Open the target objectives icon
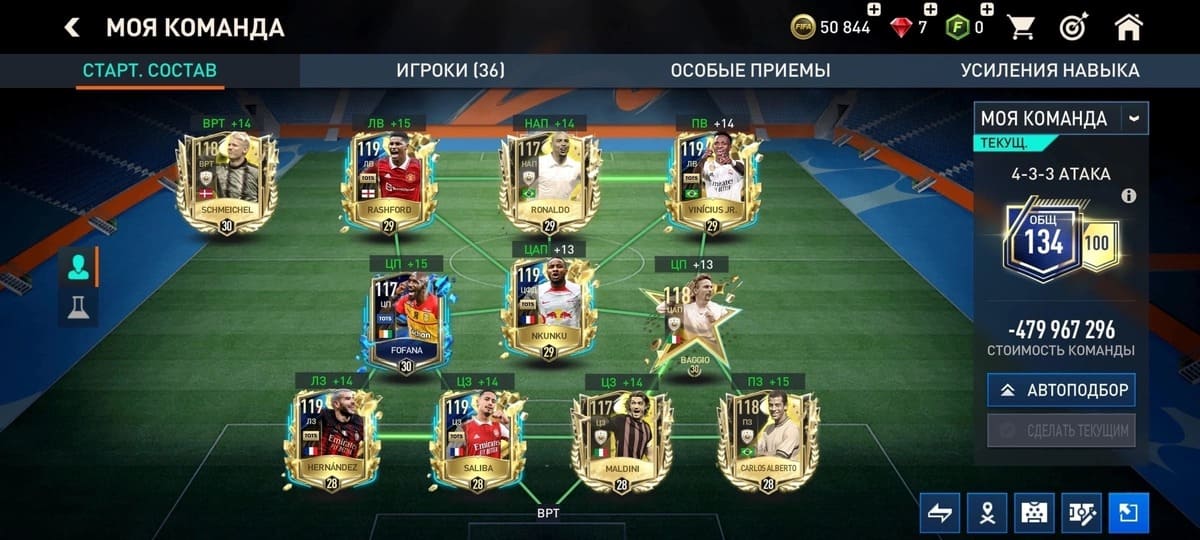 (x=1074, y=27)
